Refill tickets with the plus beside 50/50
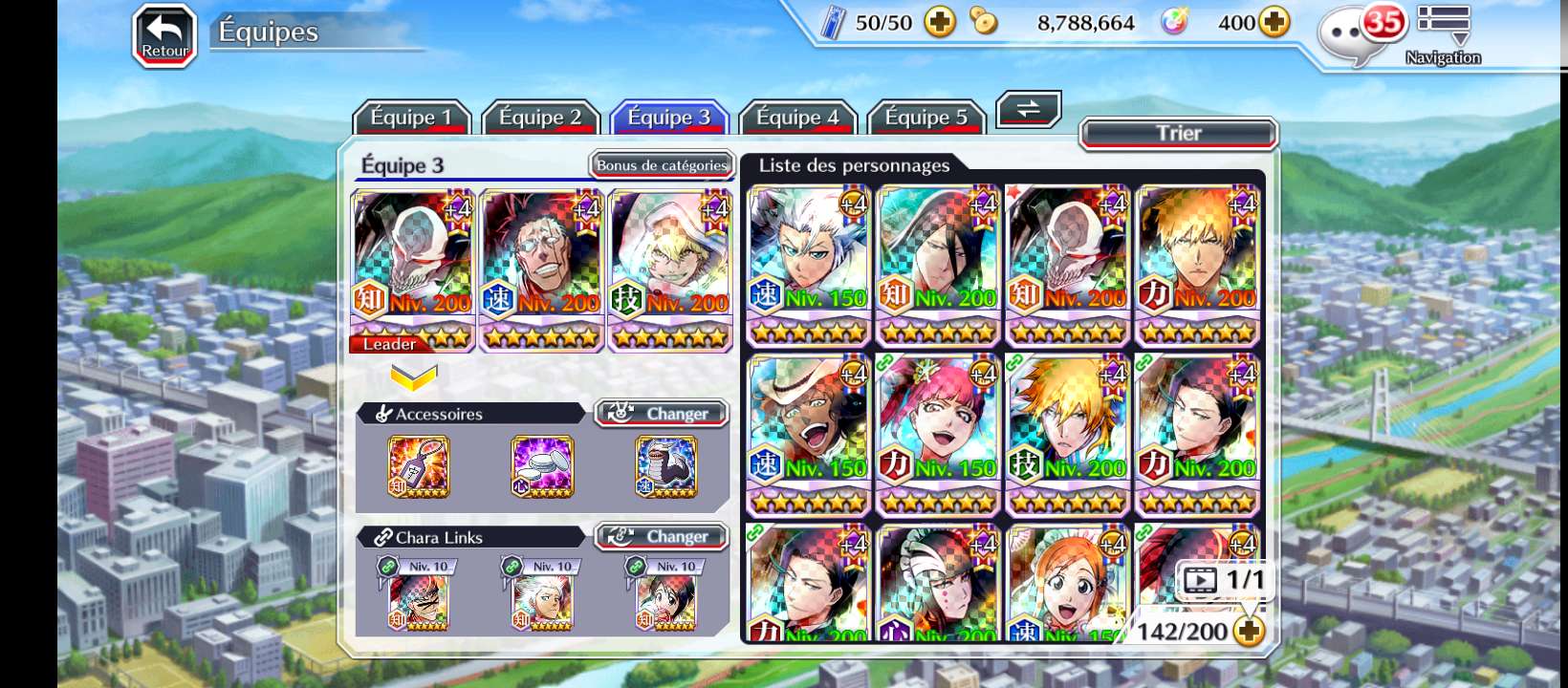Image resolution: width=1568 pixels, height=688 pixels. 940,22
